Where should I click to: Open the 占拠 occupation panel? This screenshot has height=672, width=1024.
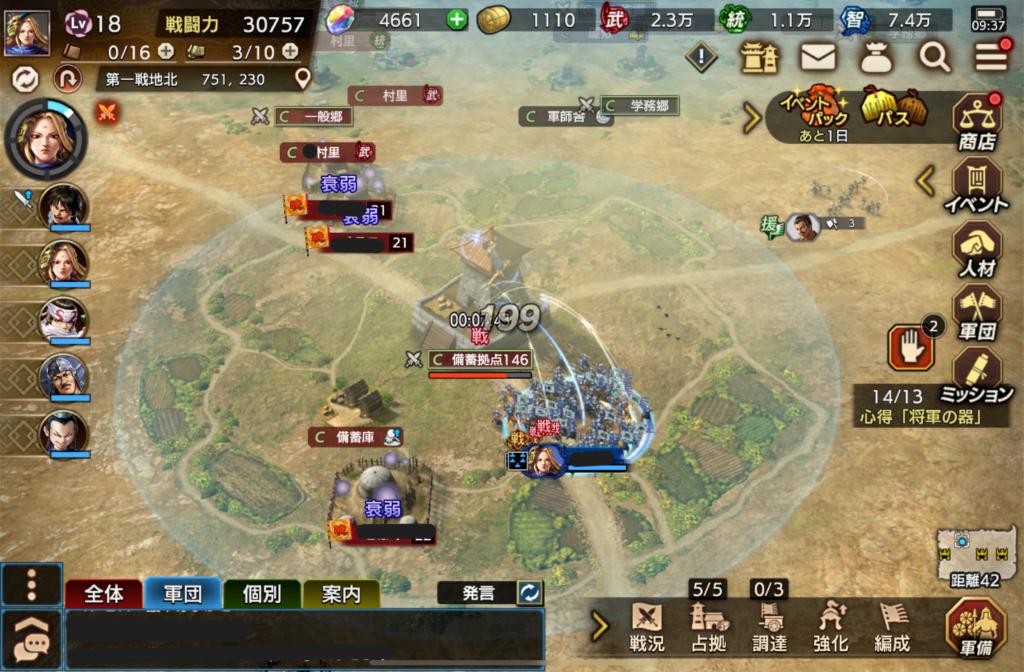pos(708,626)
